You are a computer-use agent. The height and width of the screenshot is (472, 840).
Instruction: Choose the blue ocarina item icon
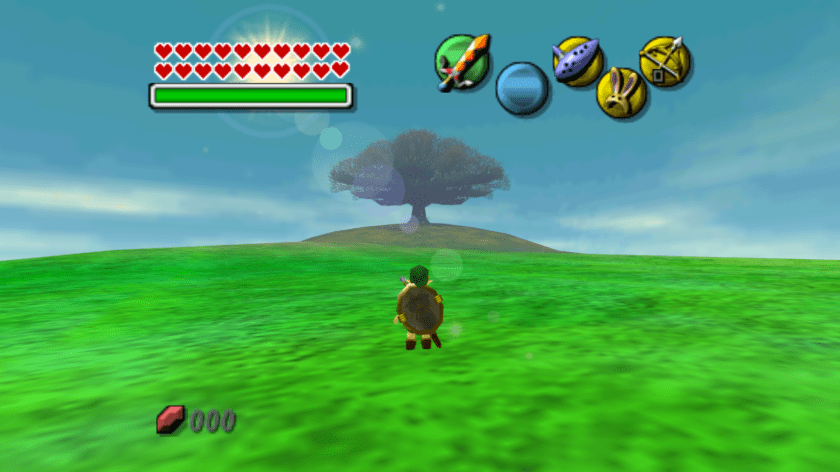(578, 61)
